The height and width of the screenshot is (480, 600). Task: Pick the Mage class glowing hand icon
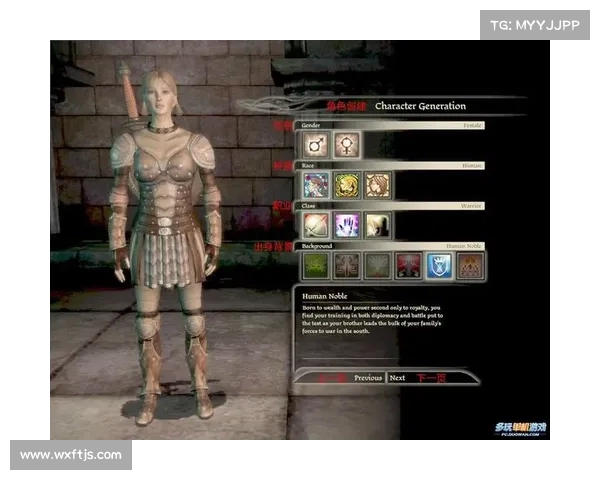347,225
